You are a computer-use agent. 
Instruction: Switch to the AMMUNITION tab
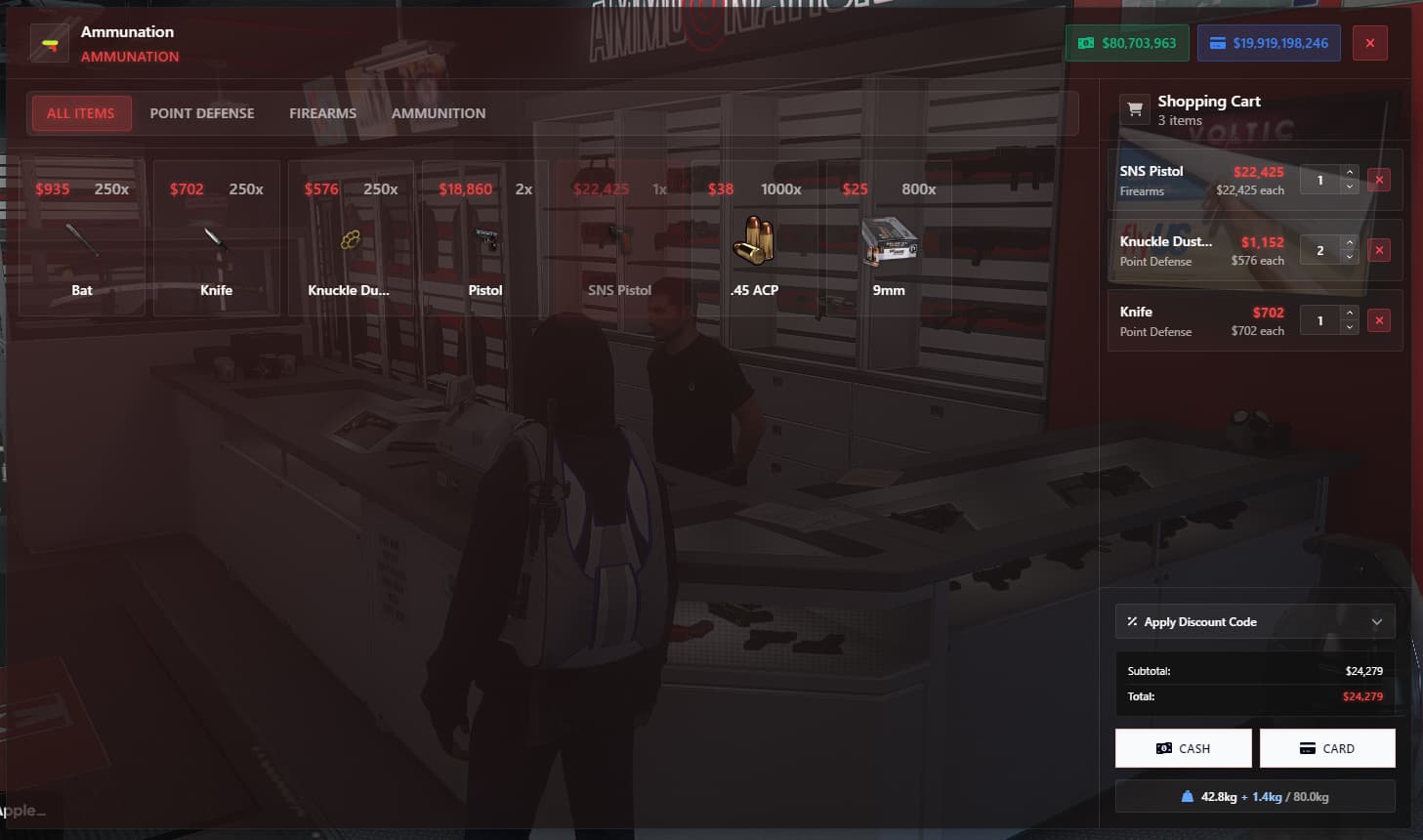coord(439,112)
